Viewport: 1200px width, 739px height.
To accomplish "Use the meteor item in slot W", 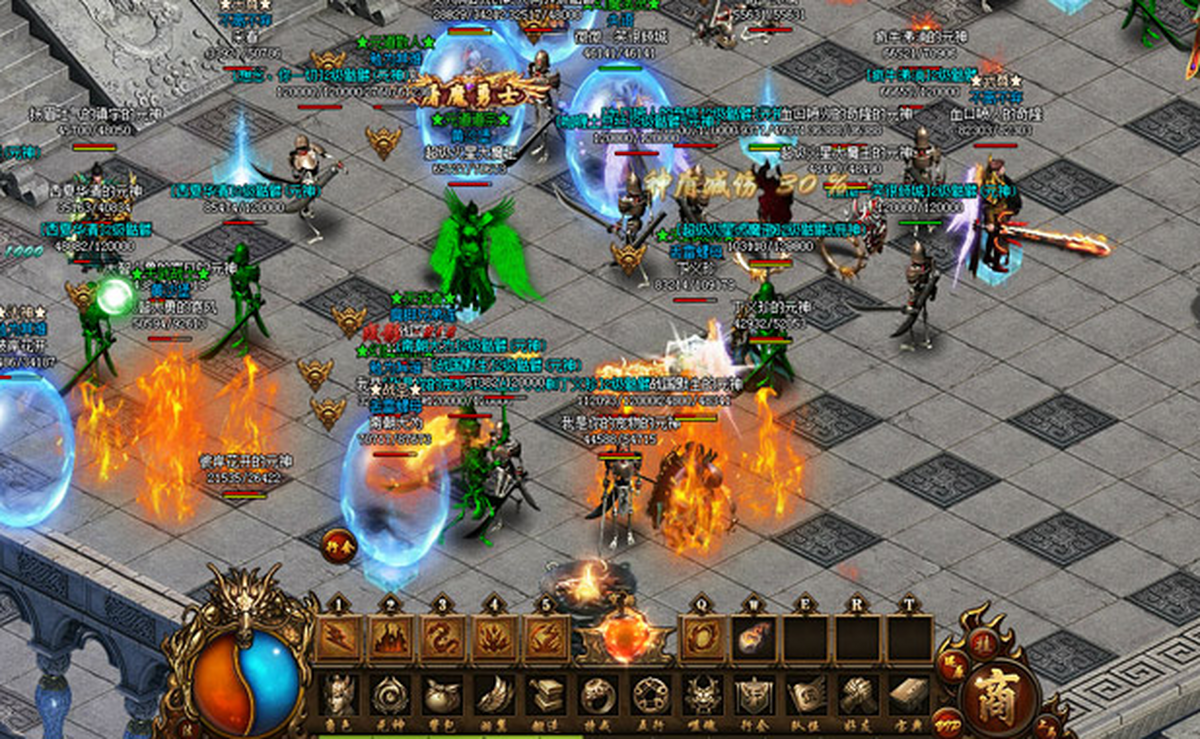I will point(755,639).
